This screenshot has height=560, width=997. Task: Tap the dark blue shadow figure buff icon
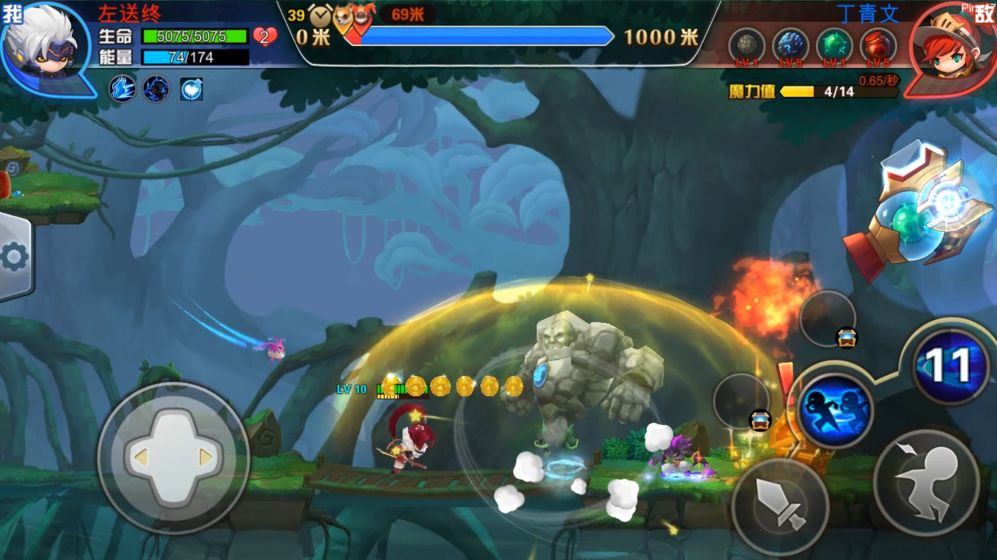coord(156,88)
